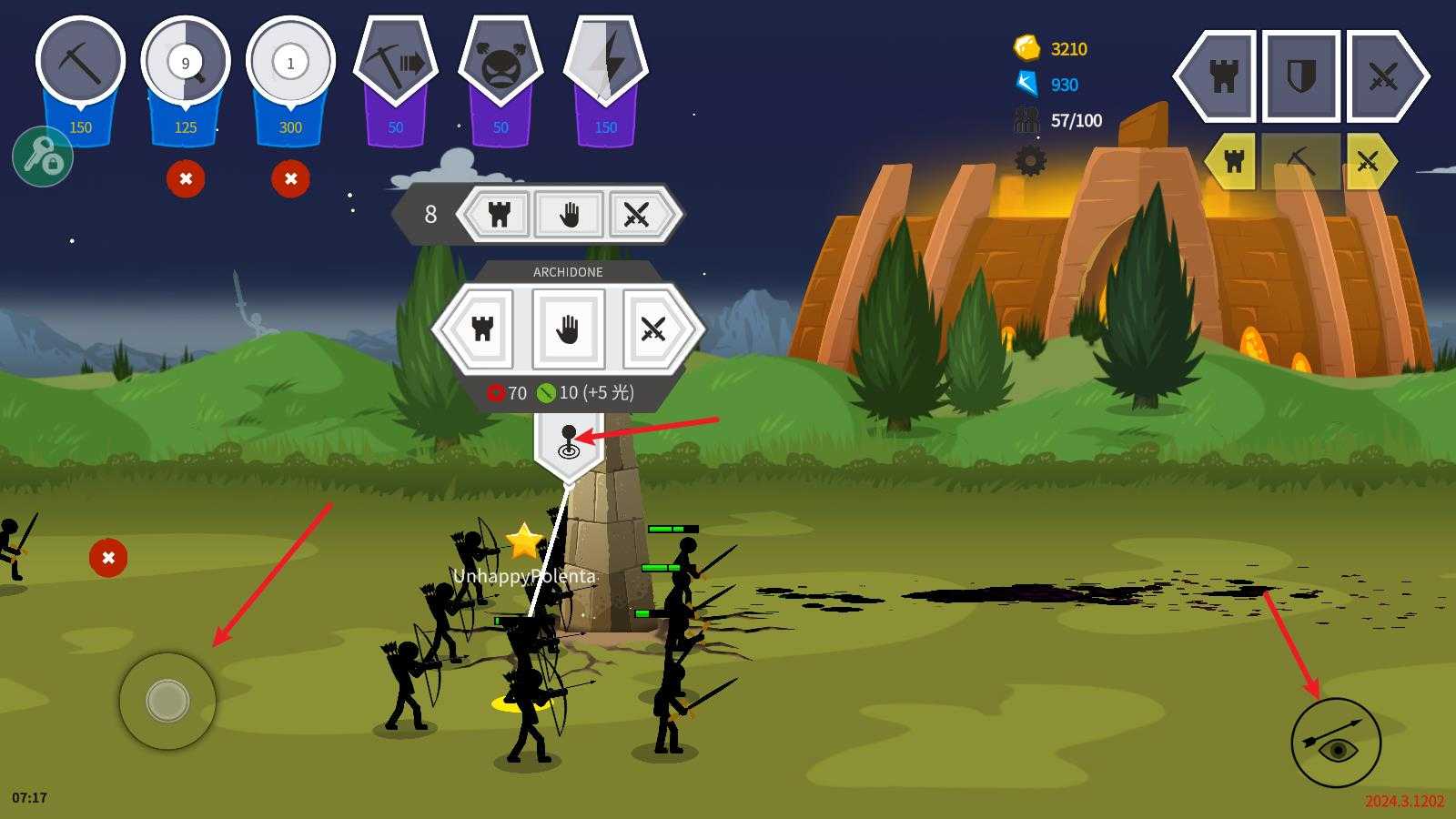The width and height of the screenshot is (1456, 819).
Task: Activate the lightning bolt ability
Action: (606, 64)
